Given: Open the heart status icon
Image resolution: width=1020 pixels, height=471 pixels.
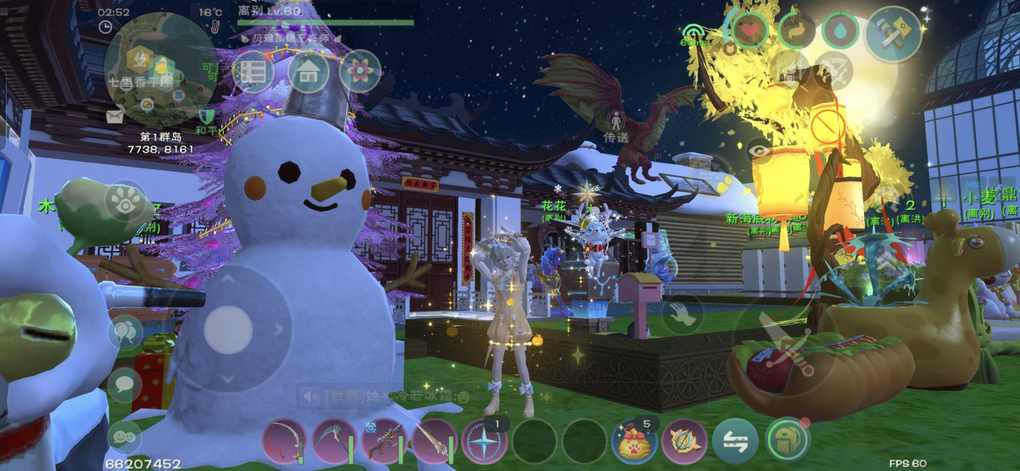Looking at the screenshot, I should click(x=750, y=29).
